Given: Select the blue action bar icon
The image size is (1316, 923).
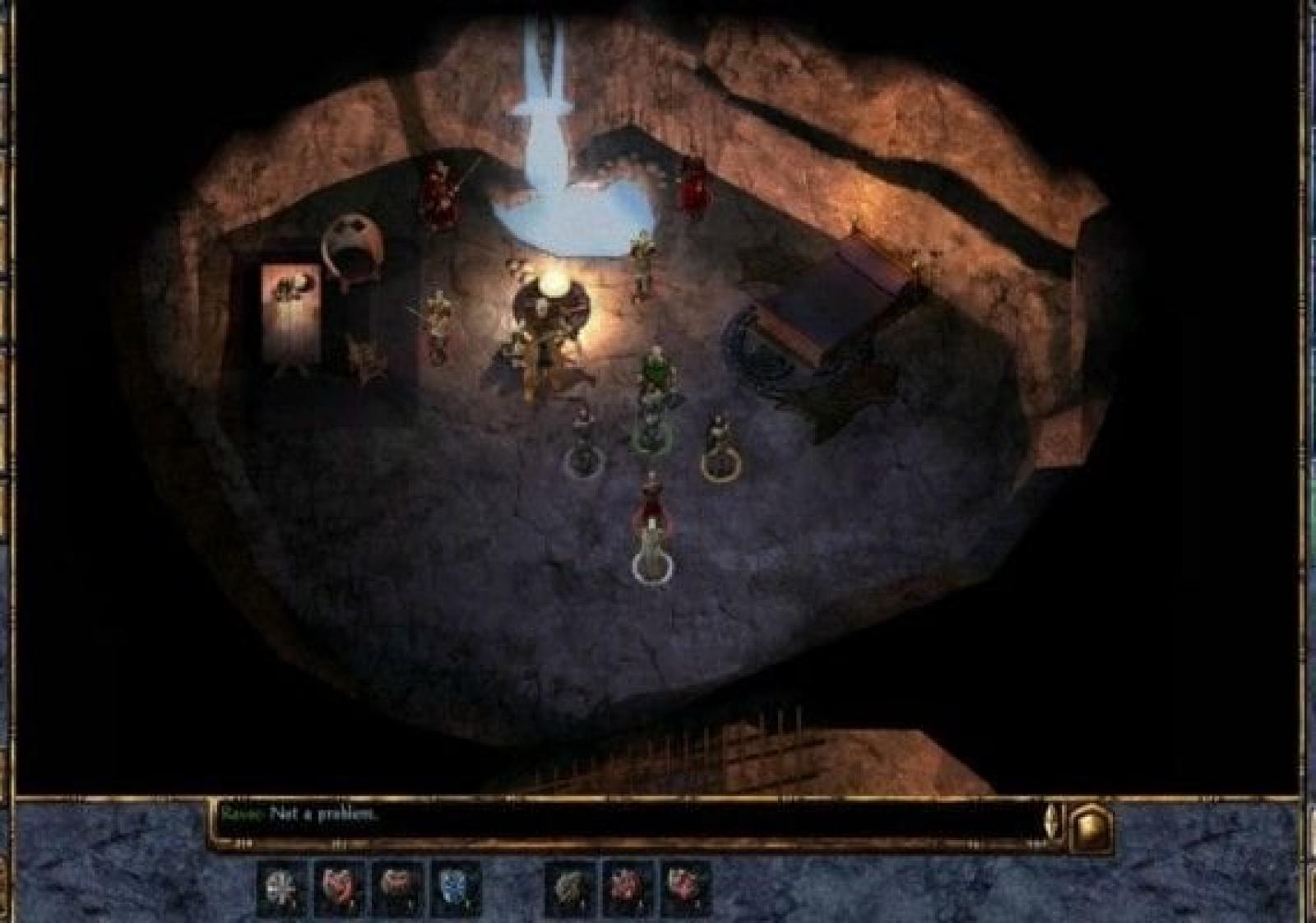Looking at the screenshot, I should tap(454, 888).
